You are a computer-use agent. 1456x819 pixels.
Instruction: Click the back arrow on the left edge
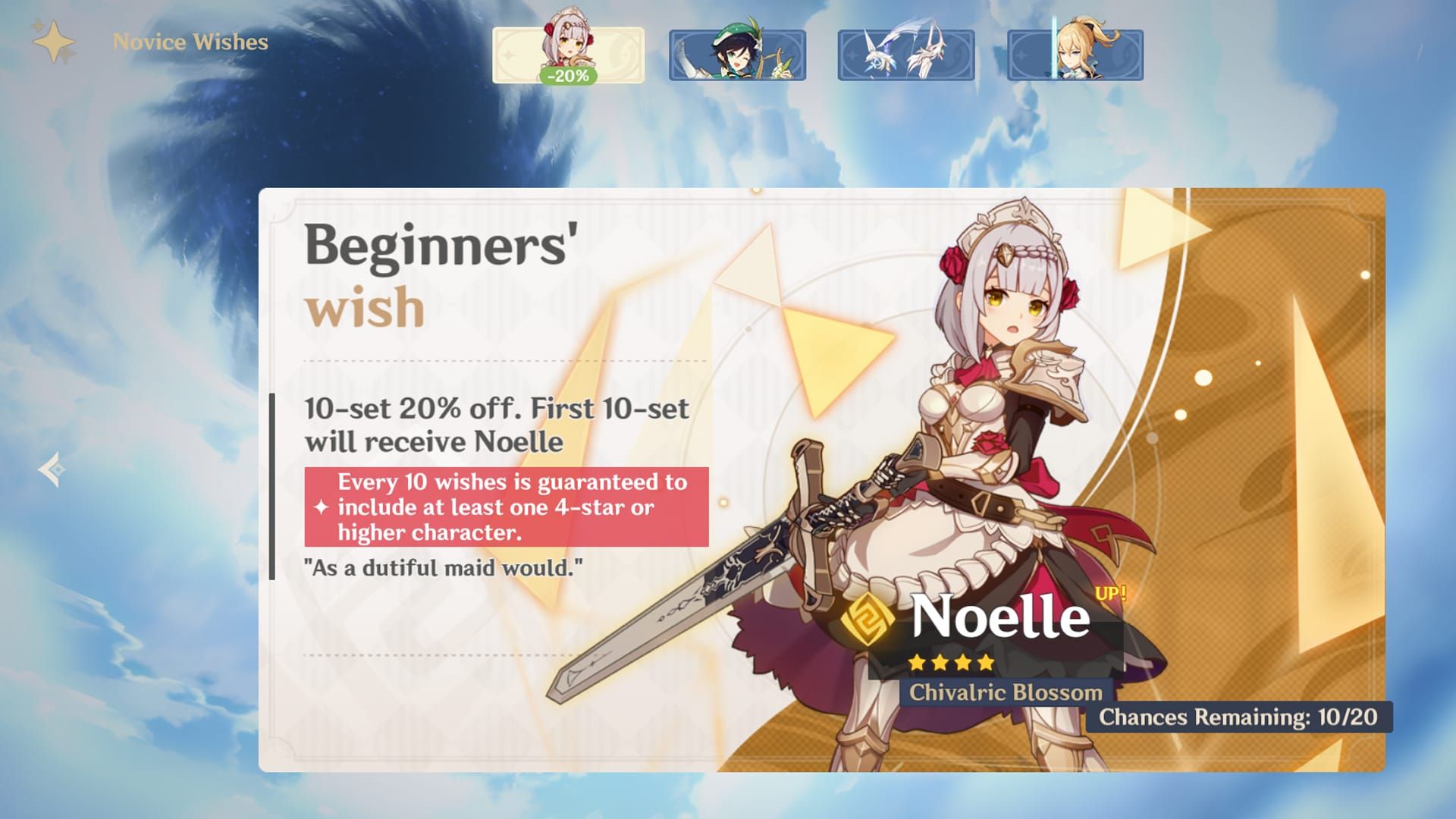(49, 468)
